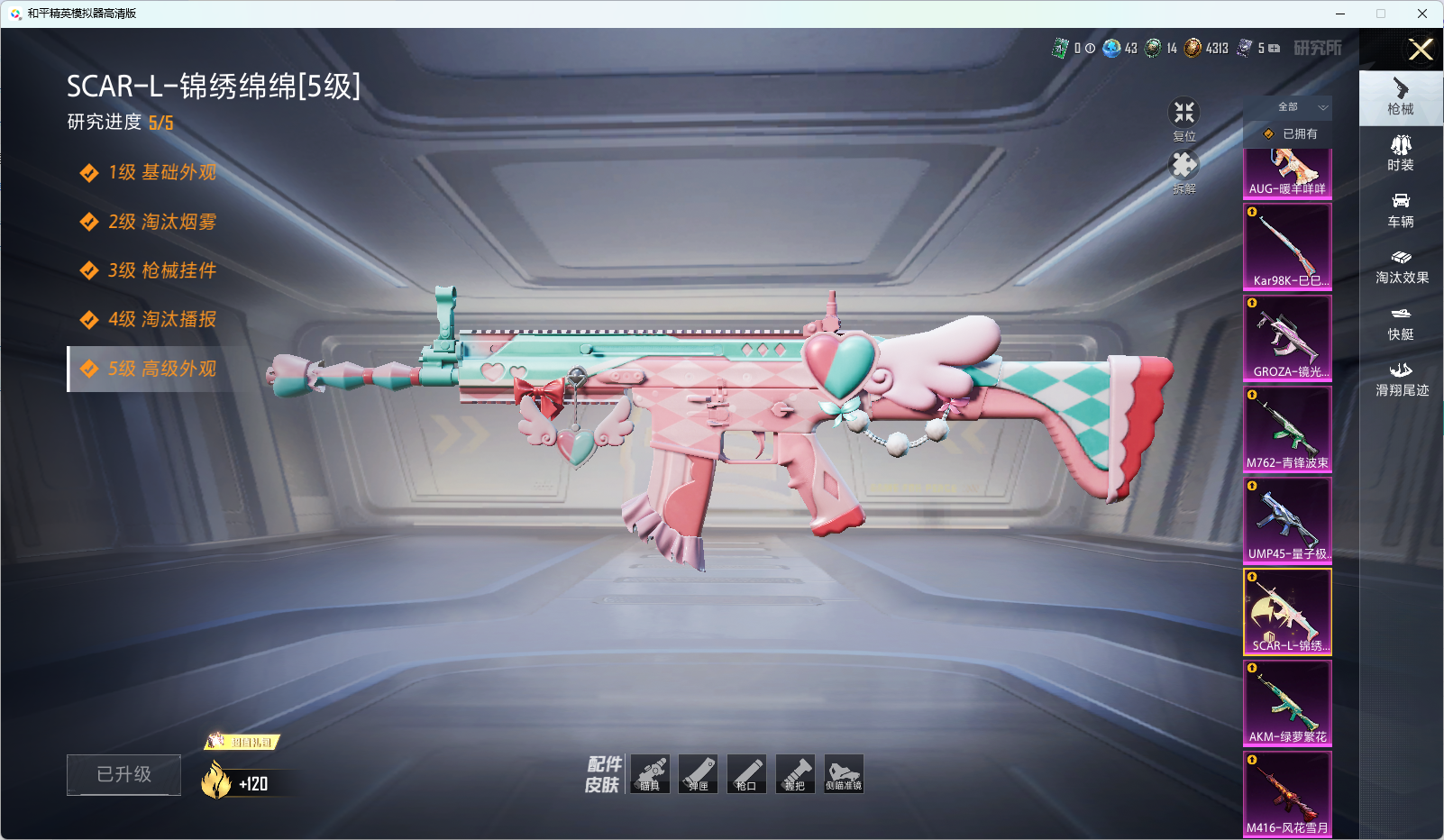1444x840 pixels.
Task: Select the Kar98K skin thumbnail
Action: point(1287,246)
